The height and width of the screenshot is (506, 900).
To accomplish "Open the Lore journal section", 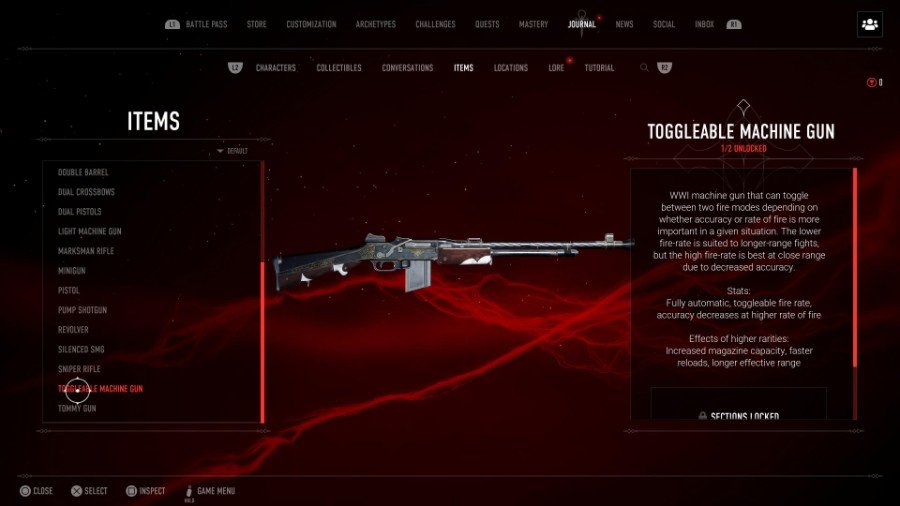I will click(x=557, y=68).
